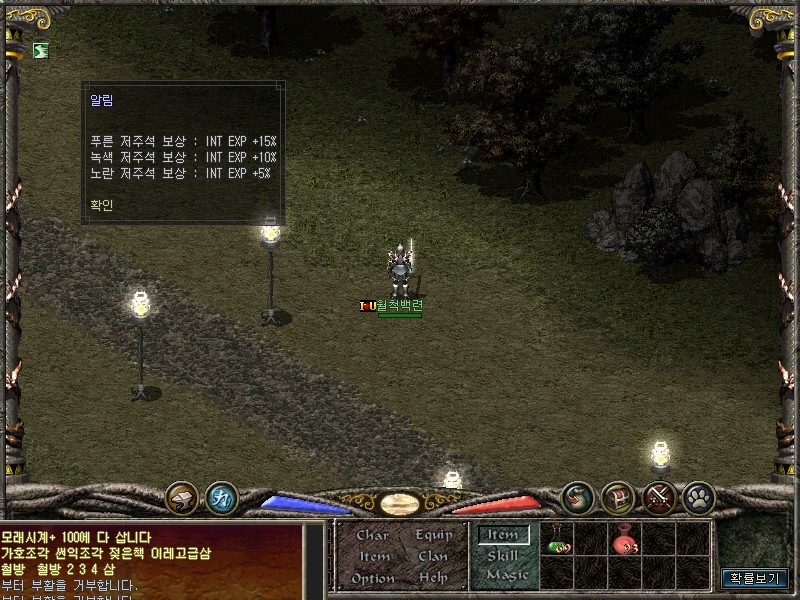Image resolution: width=800 pixels, height=600 pixels.
Task: Open the treasure chest icon
Action: 618,496
